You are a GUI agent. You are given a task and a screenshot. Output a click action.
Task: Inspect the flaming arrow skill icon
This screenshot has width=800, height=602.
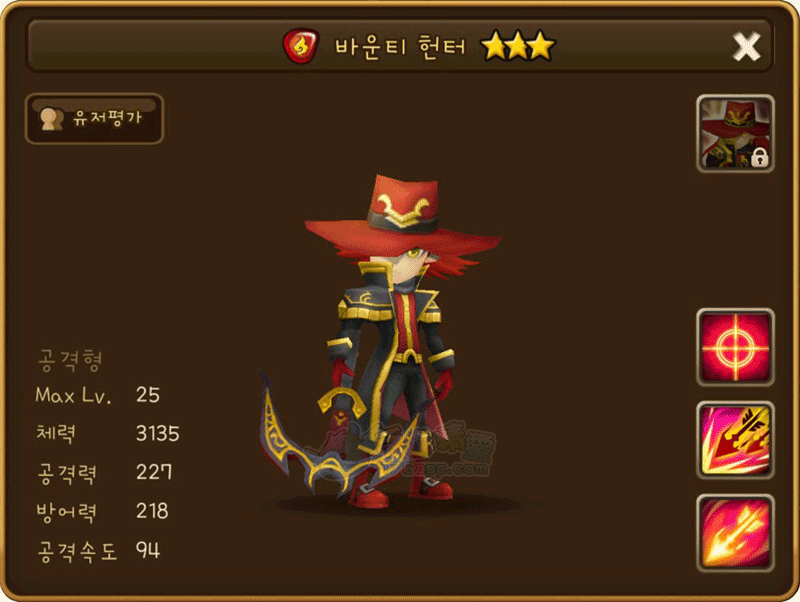point(735,532)
